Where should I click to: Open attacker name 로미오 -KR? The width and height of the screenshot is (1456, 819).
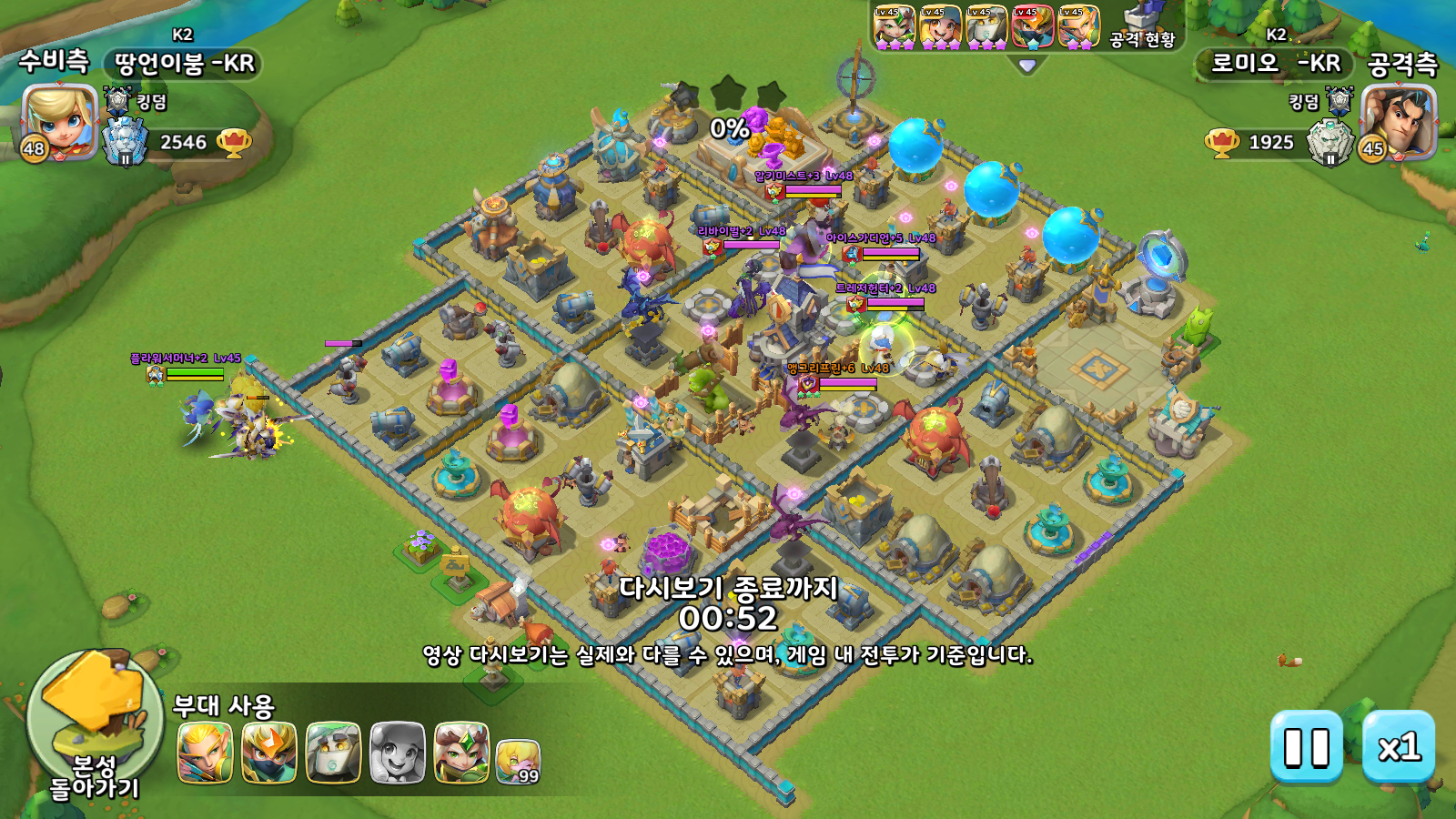coord(1274,64)
